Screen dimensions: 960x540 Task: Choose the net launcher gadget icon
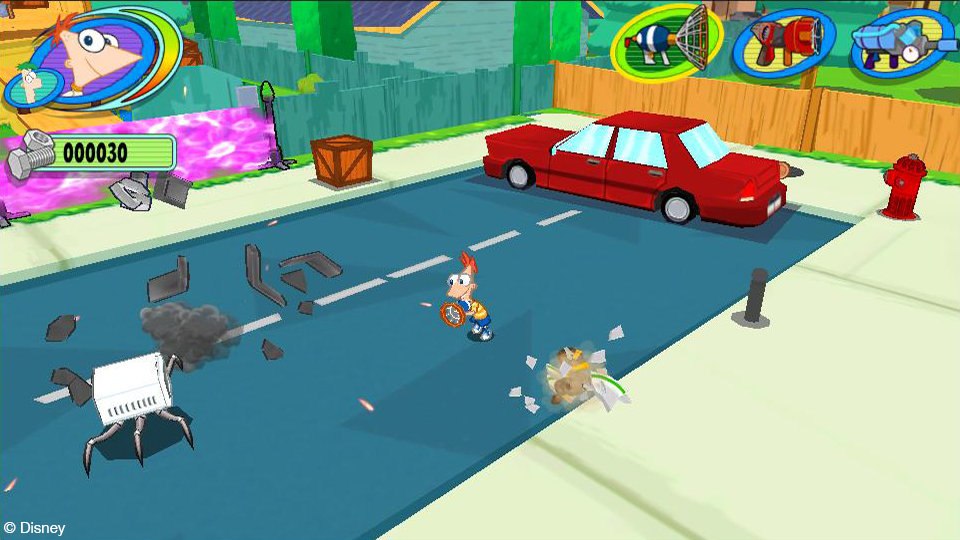[668, 42]
